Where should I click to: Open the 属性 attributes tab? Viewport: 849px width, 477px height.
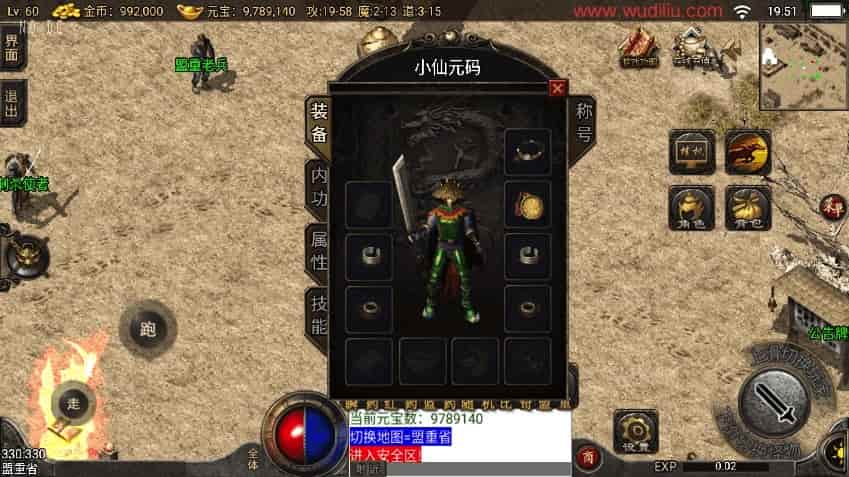(x=318, y=249)
